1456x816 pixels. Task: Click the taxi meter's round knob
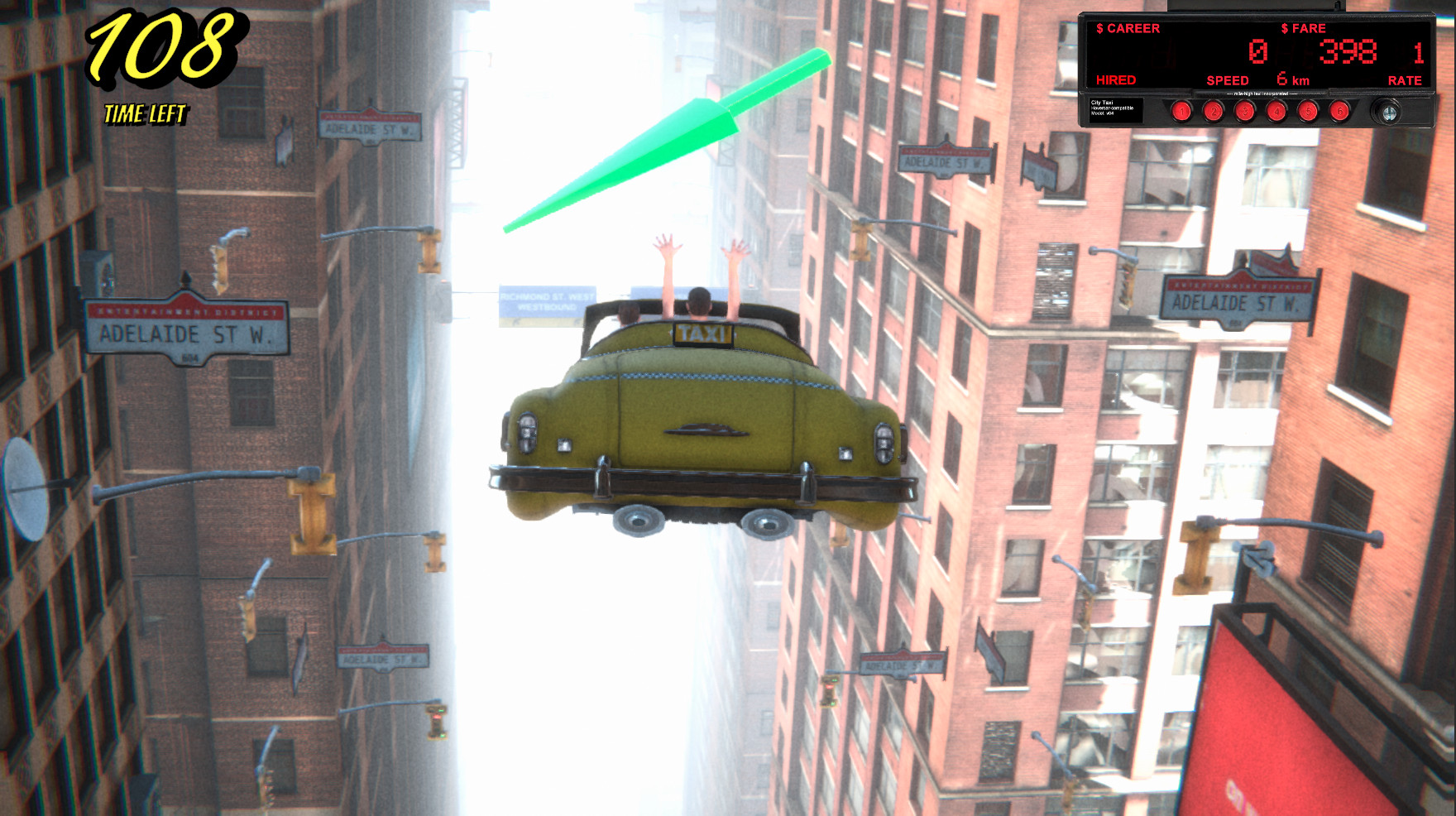1389,112
